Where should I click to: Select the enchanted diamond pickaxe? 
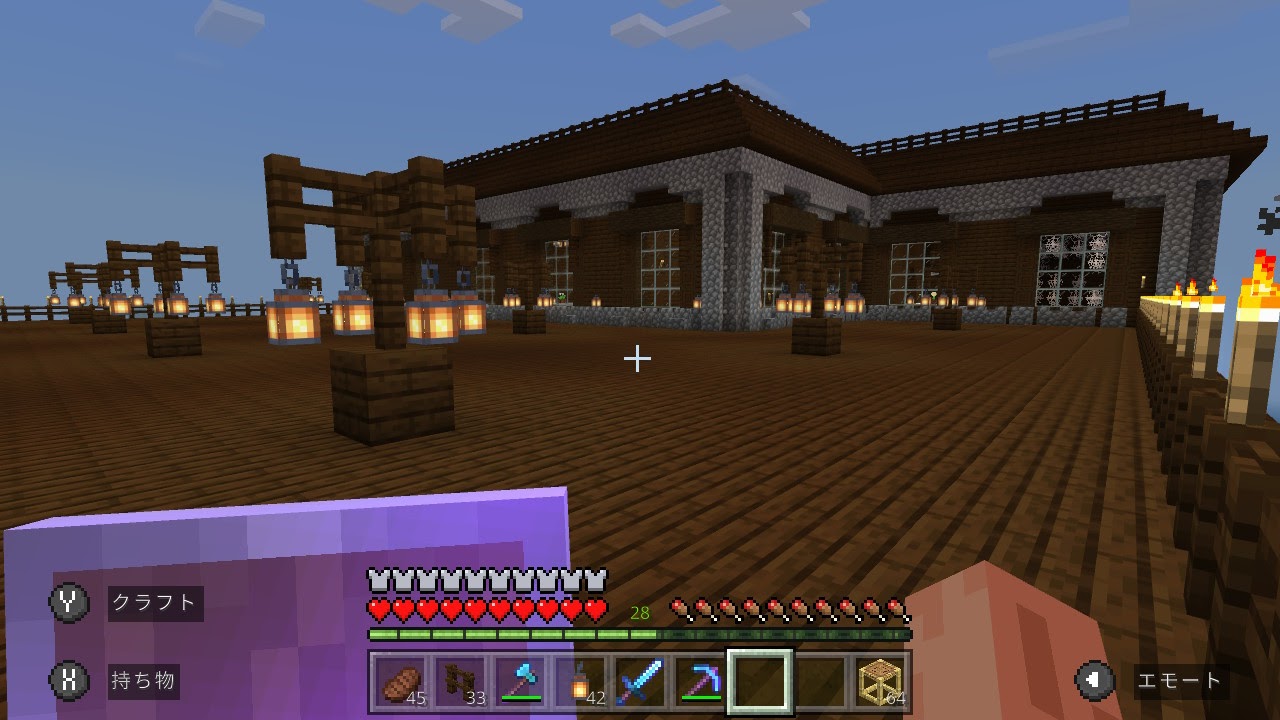pos(699,683)
